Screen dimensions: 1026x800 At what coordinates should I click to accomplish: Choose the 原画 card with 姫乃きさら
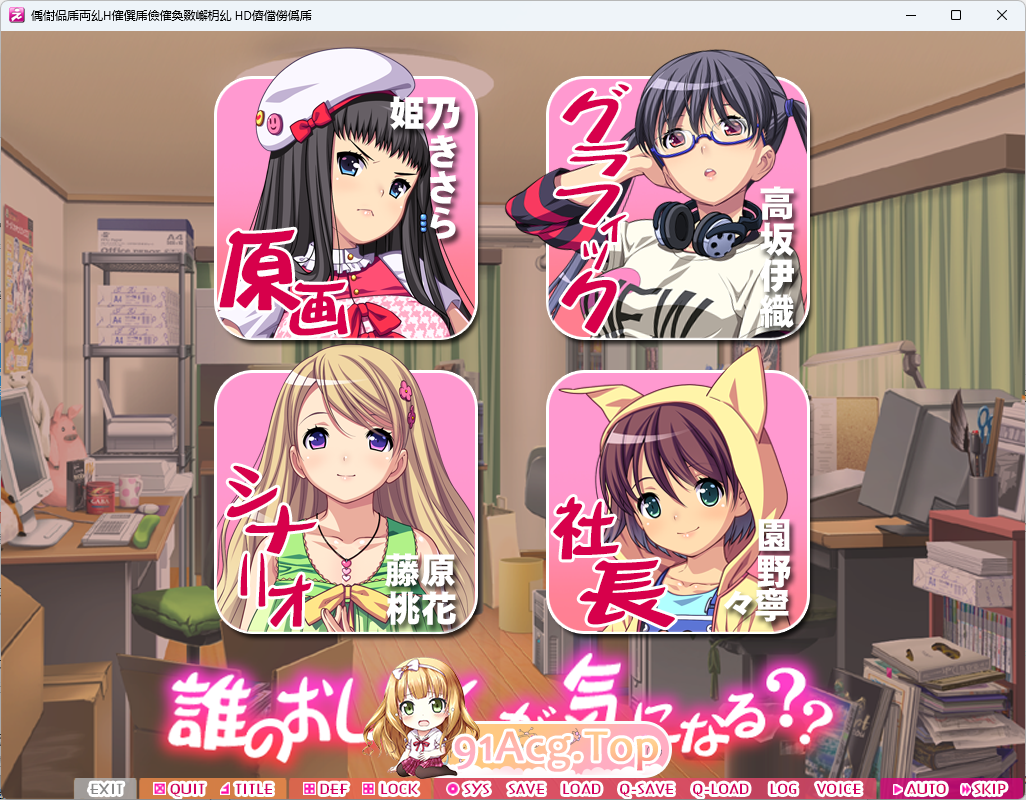pos(345,208)
